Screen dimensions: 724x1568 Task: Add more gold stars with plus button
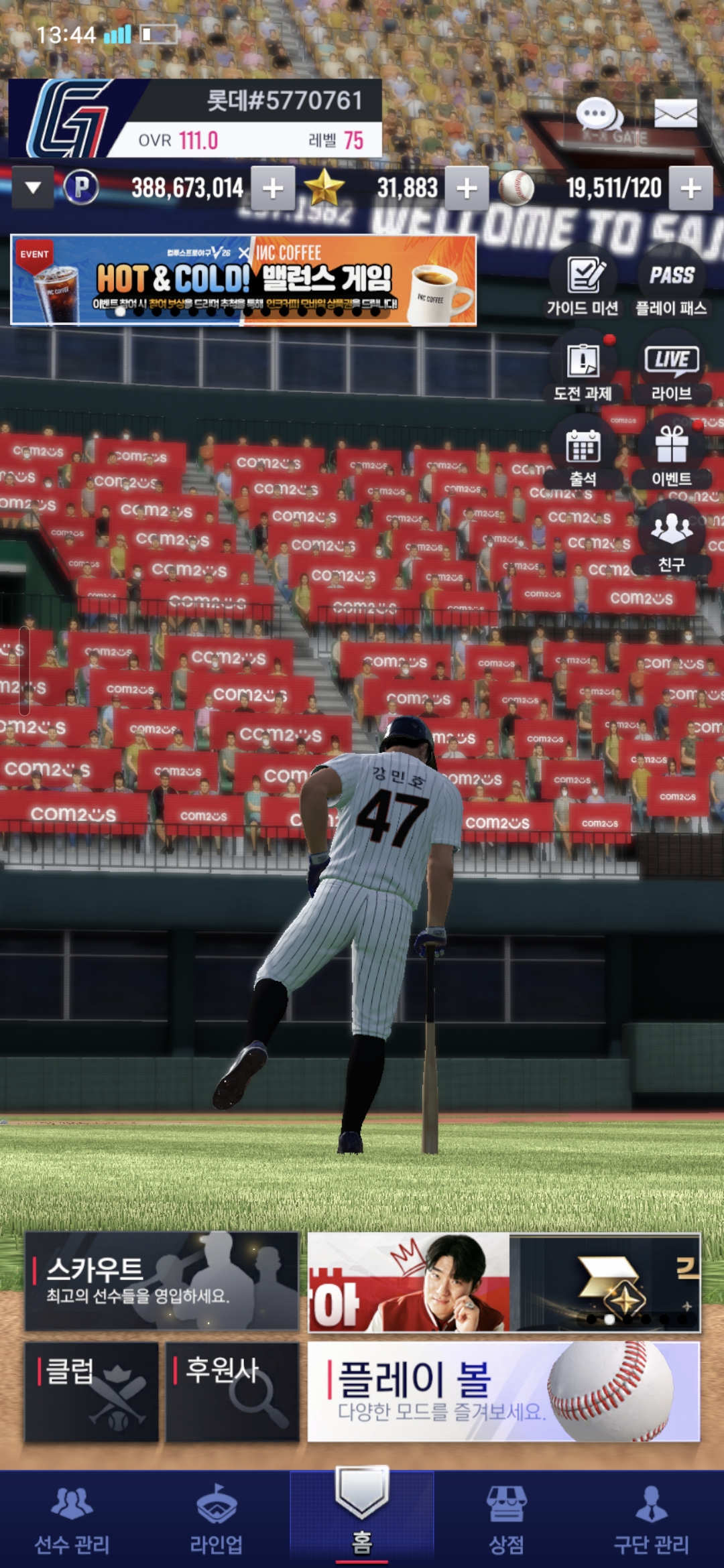[x=467, y=188]
